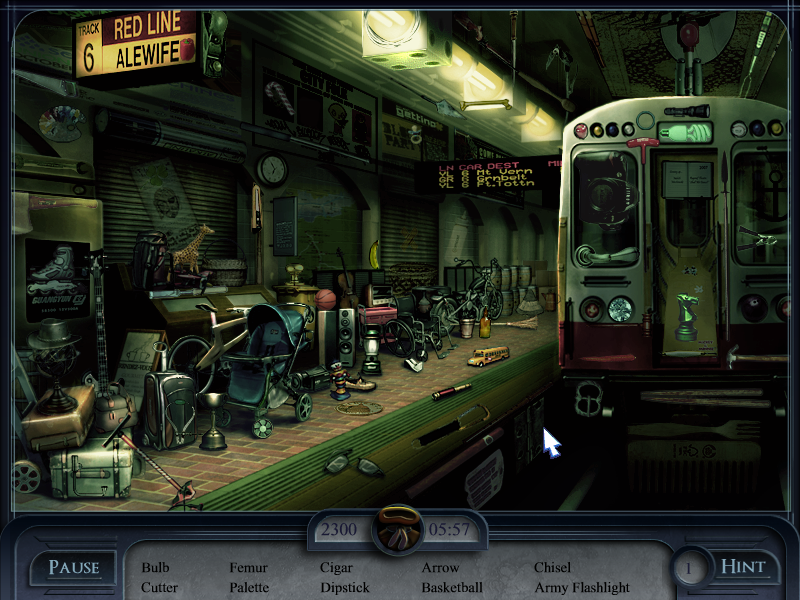The width and height of the screenshot is (800, 600).
Task: Use the Hint button
Action: click(743, 567)
